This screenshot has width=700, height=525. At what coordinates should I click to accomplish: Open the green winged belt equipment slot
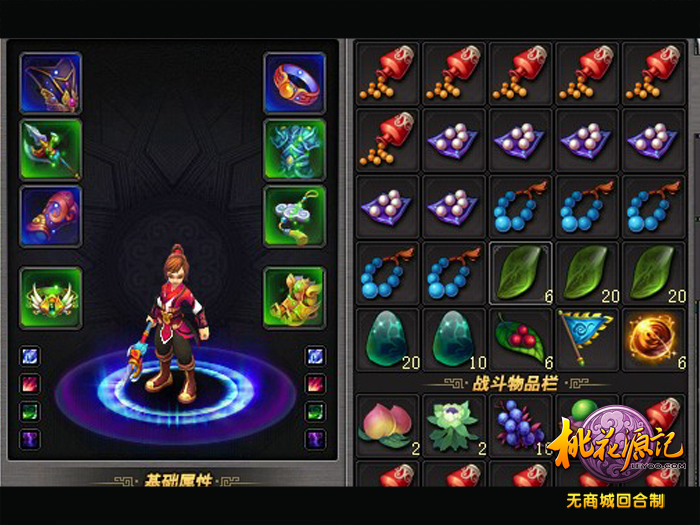point(50,298)
